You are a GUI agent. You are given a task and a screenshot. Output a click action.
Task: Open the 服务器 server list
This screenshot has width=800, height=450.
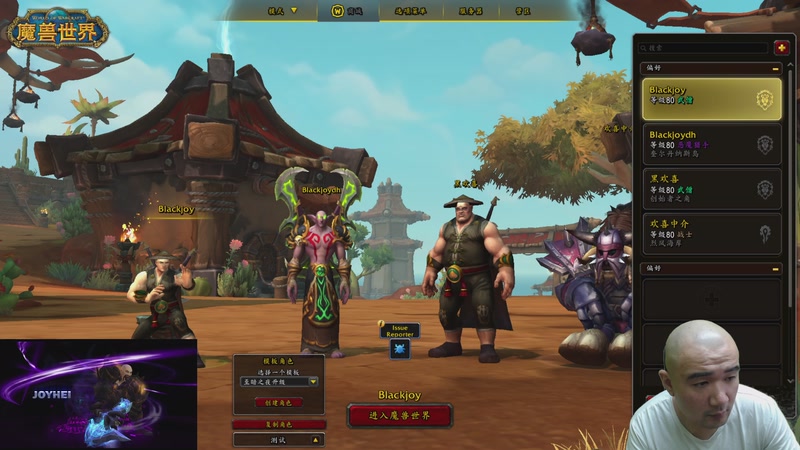471,10
